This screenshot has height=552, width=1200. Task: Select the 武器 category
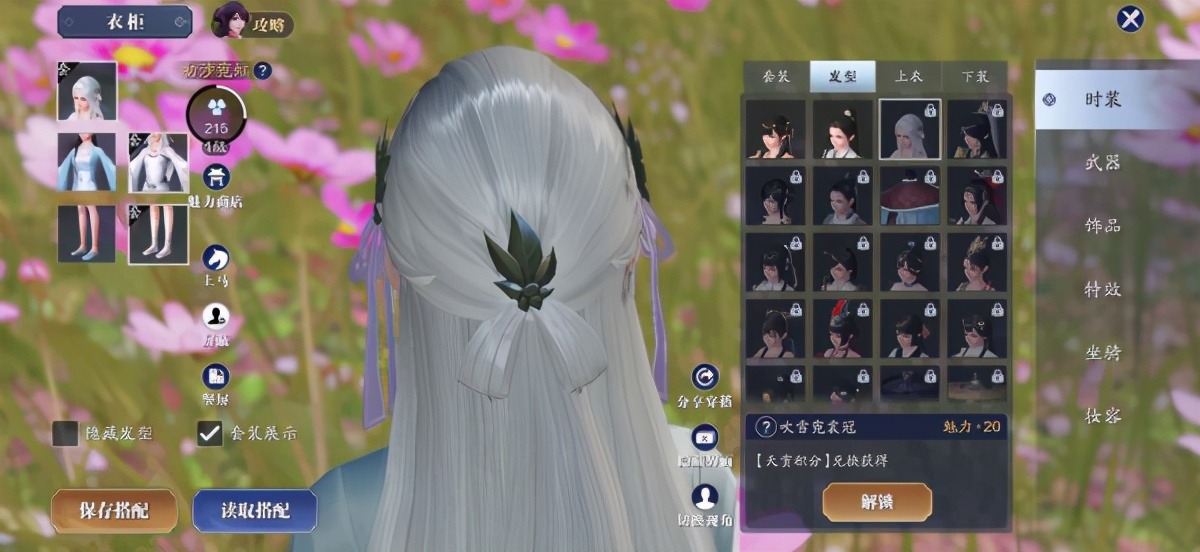[1103, 162]
